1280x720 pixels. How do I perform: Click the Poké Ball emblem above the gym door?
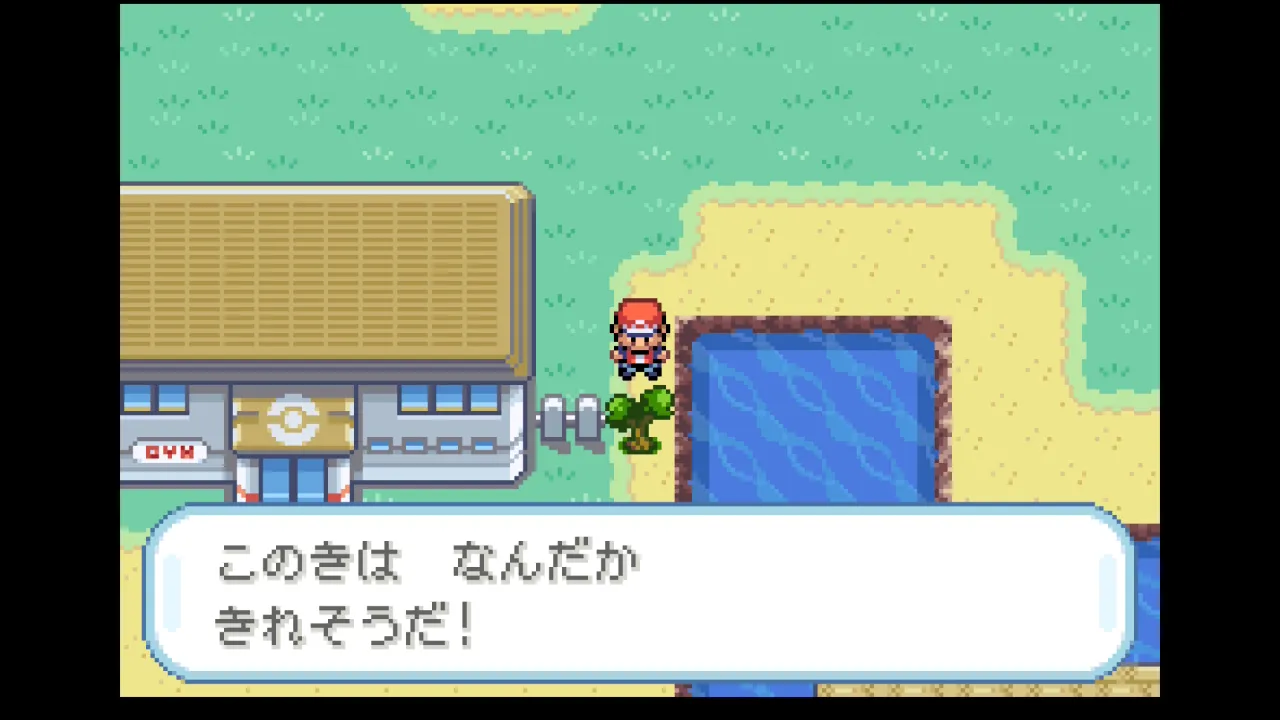pyautogui.click(x=291, y=418)
